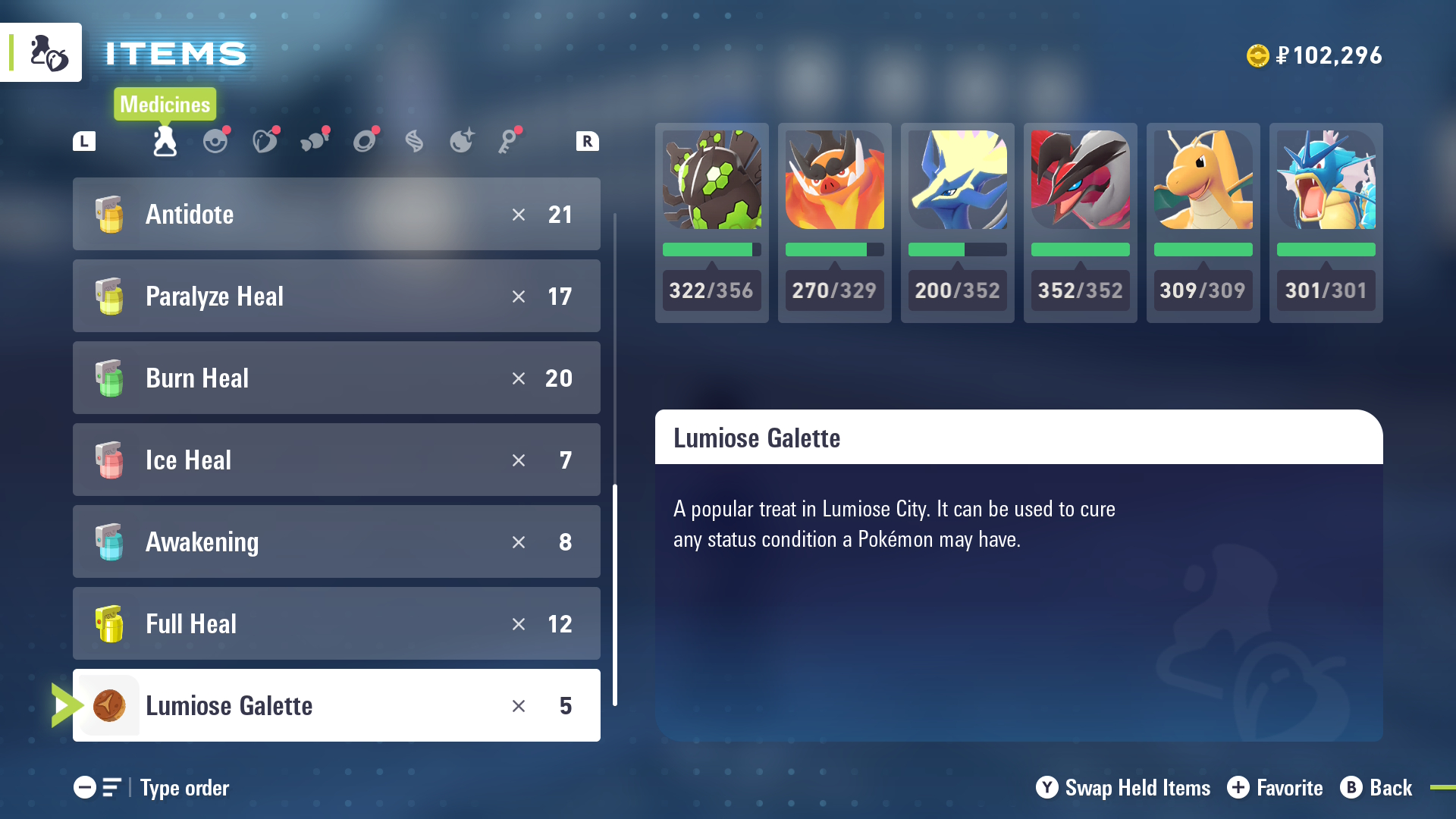This screenshot has height=819, width=1456.
Task: Select the Medicines flask icon
Action: 164,142
